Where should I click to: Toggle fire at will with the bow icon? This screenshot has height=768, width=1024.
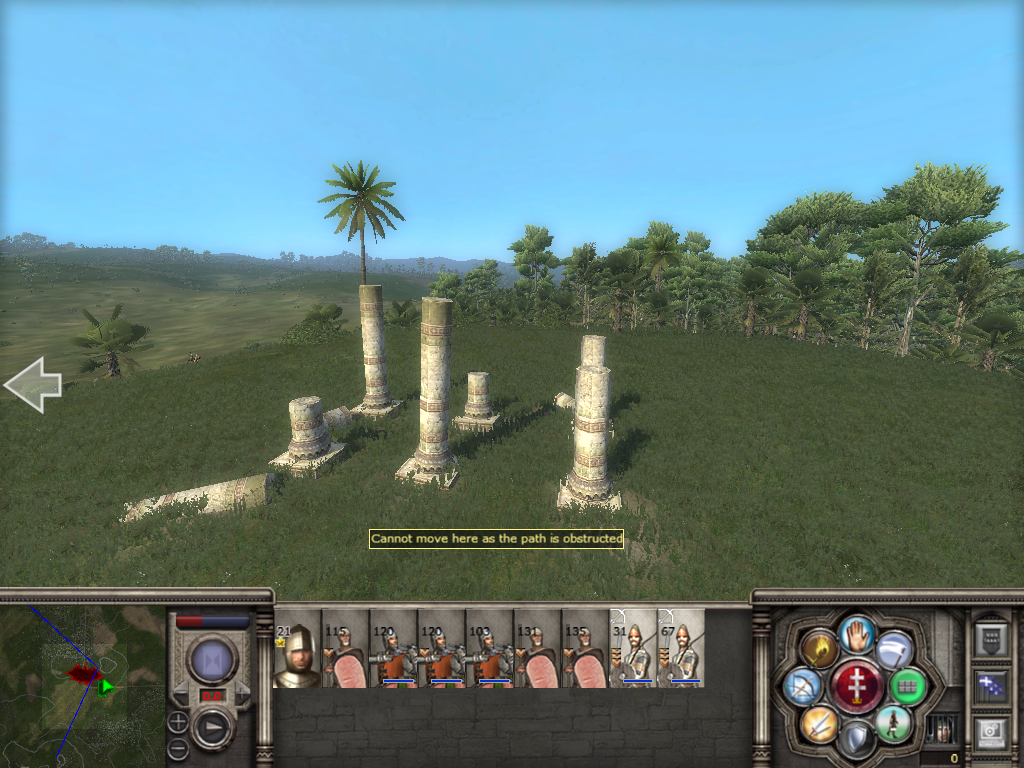pyautogui.click(x=803, y=686)
